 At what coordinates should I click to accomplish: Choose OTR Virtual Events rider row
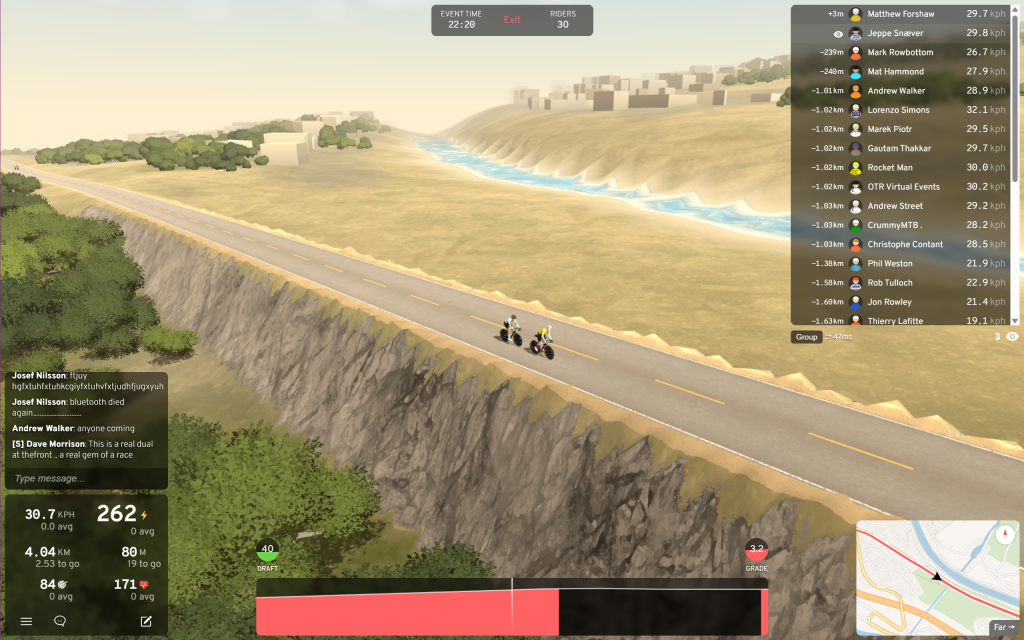[x=904, y=187]
